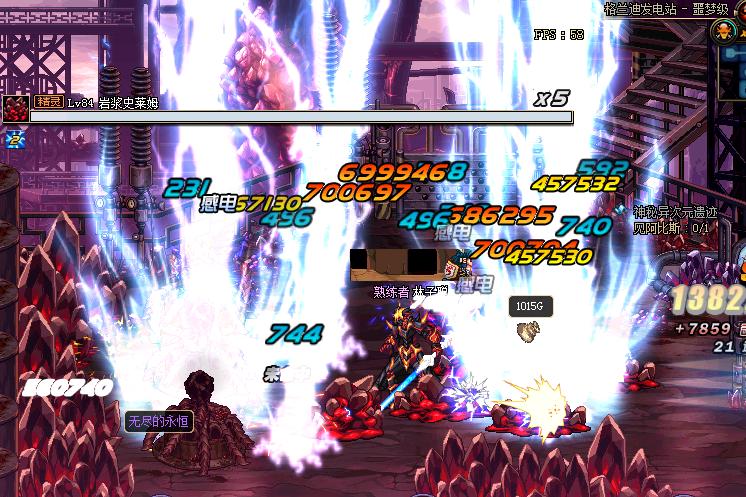The height and width of the screenshot is (497, 746).
Task: Click the horned skull boss icon
Action: [722, 32]
